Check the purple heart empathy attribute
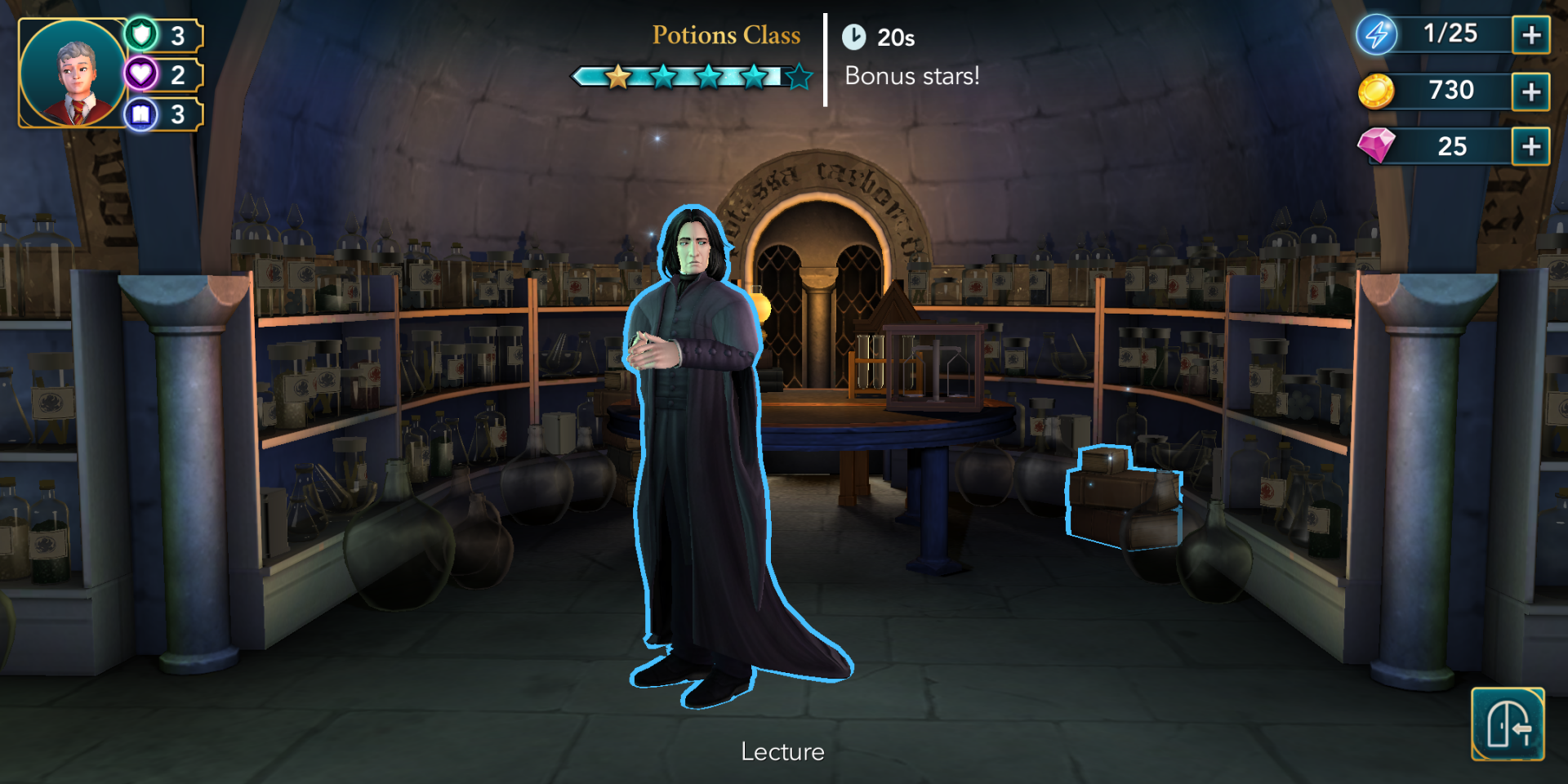Image resolution: width=1568 pixels, height=784 pixels. click(142, 74)
